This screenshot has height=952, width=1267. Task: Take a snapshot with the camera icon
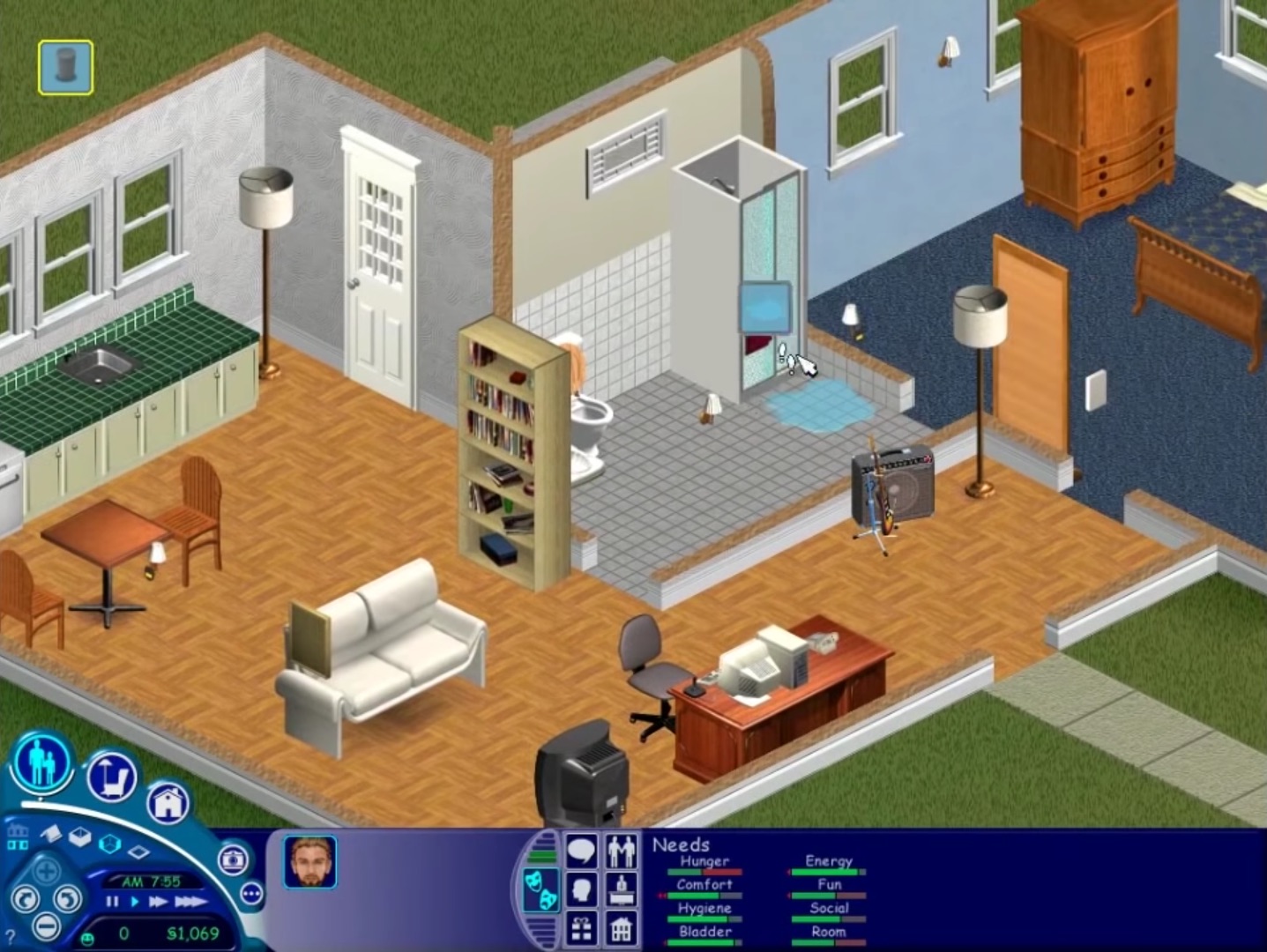[233, 859]
